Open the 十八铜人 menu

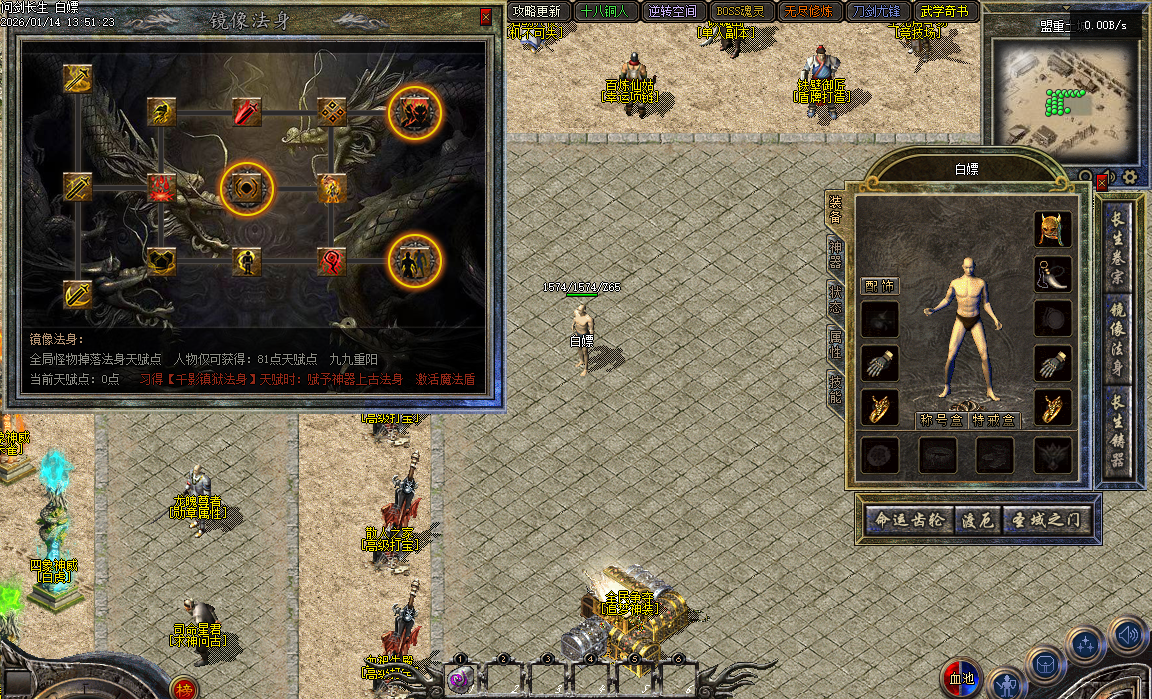pos(604,12)
